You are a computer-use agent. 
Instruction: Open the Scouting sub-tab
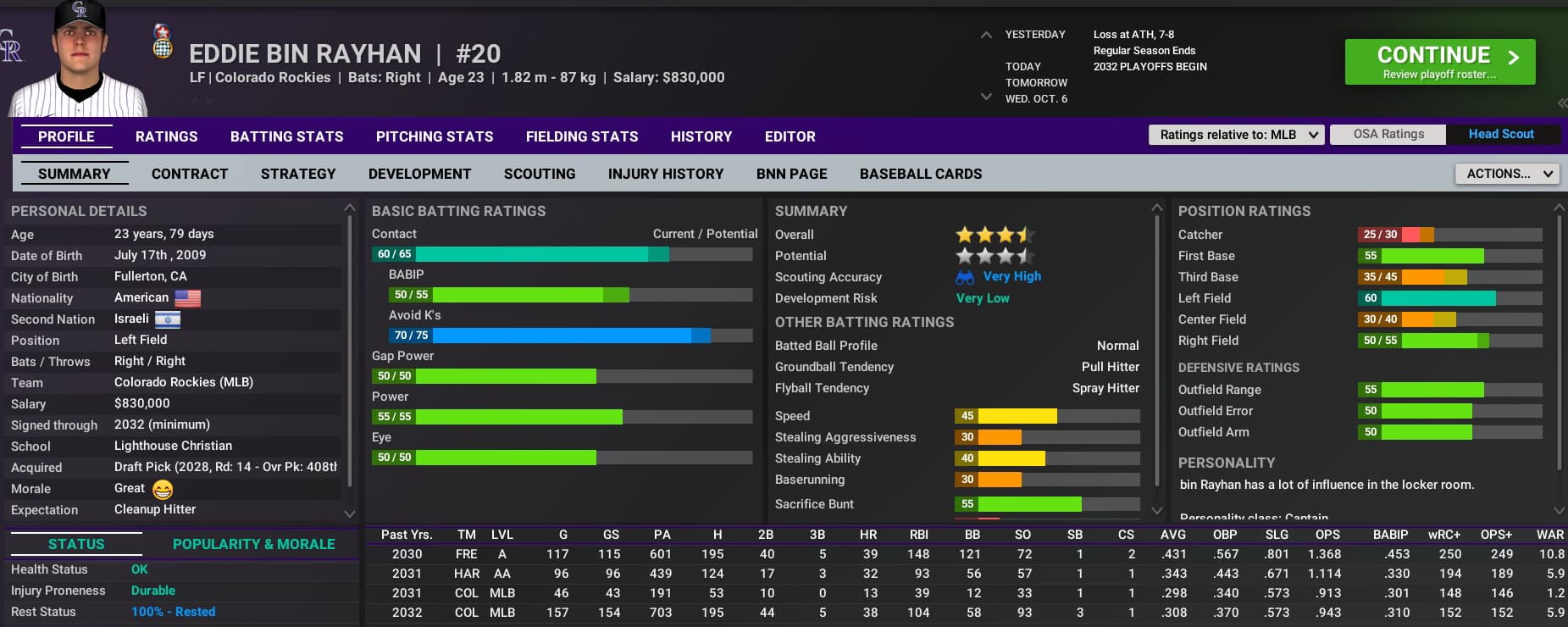coord(540,174)
